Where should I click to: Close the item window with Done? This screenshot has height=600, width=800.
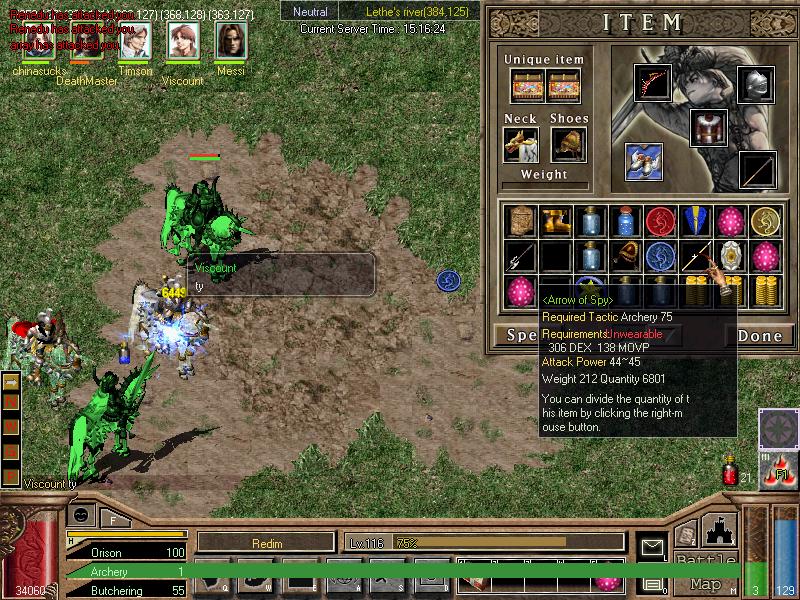pyautogui.click(x=759, y=336)
